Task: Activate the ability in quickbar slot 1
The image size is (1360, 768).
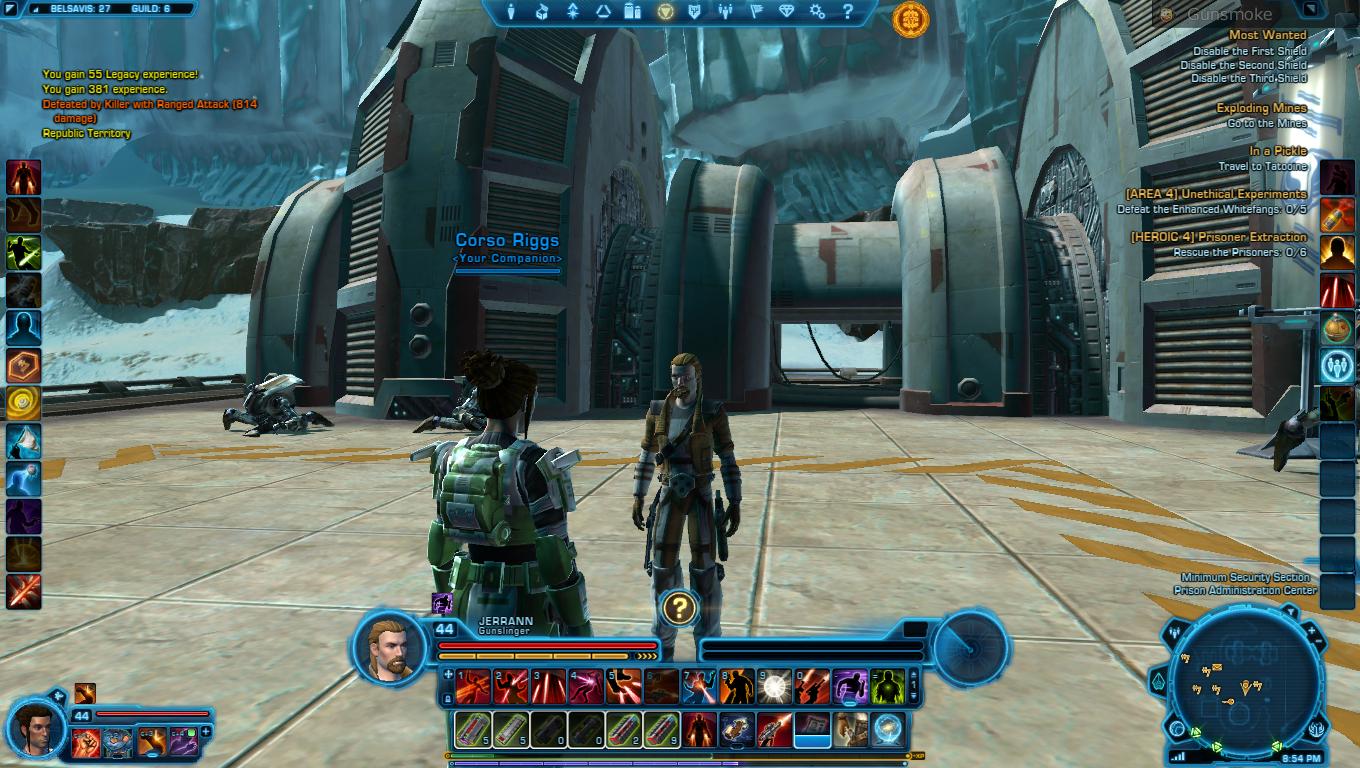Action: tap(473, 686)
